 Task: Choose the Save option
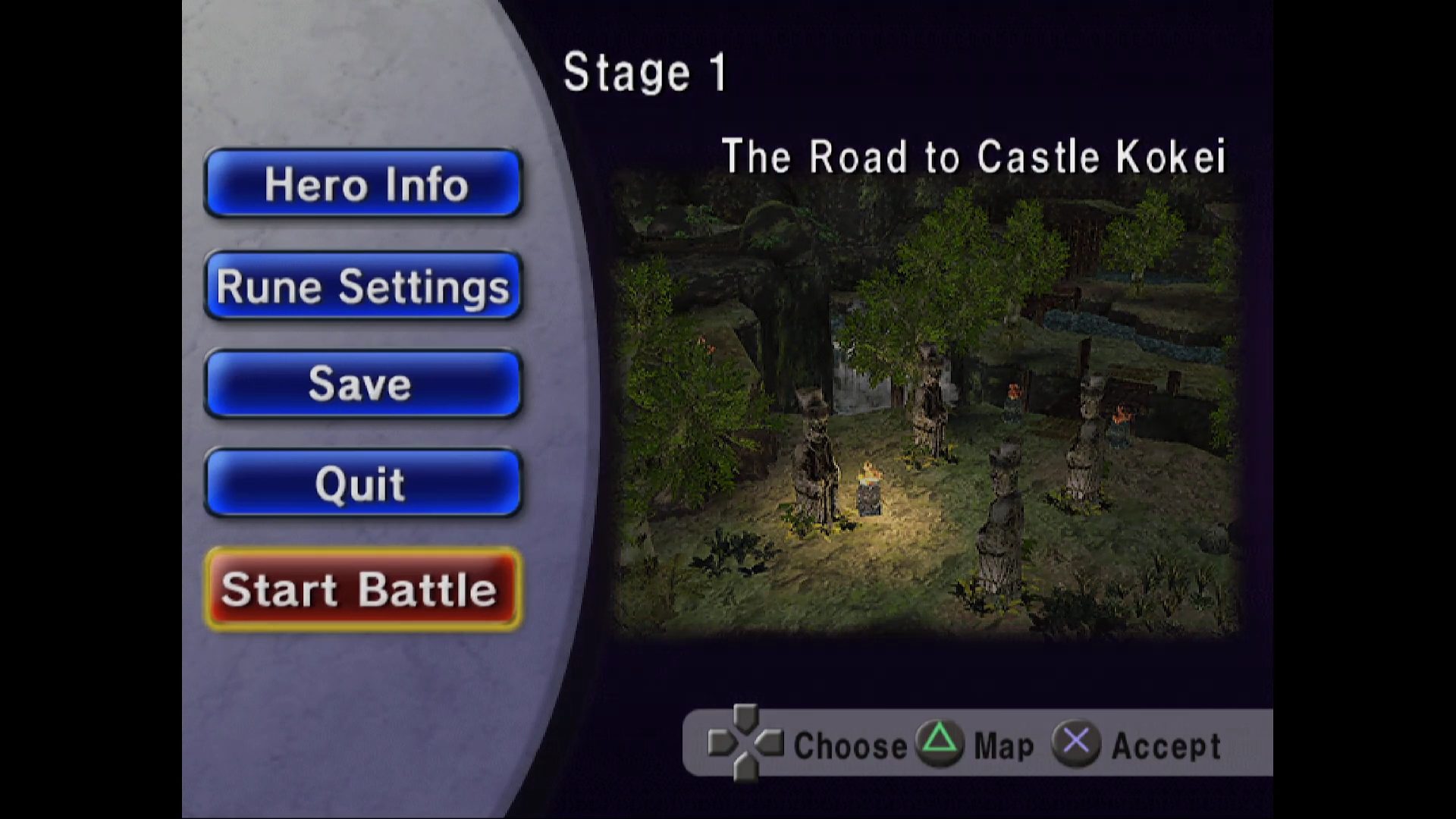coord(363,384)
